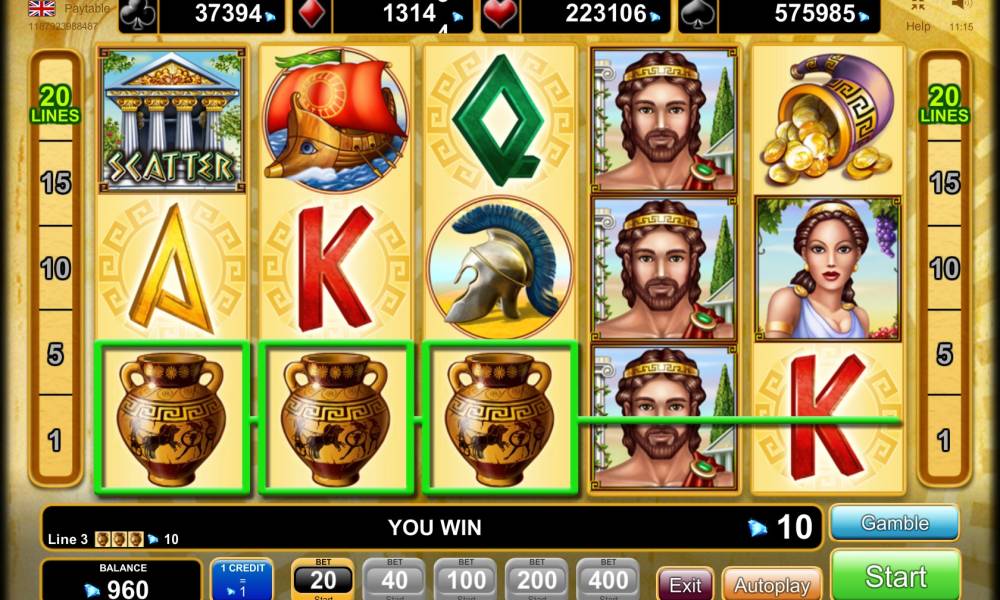Select 15 lines on the left panel
Viewport: 1000px width, 600px height.
[55, 182]
